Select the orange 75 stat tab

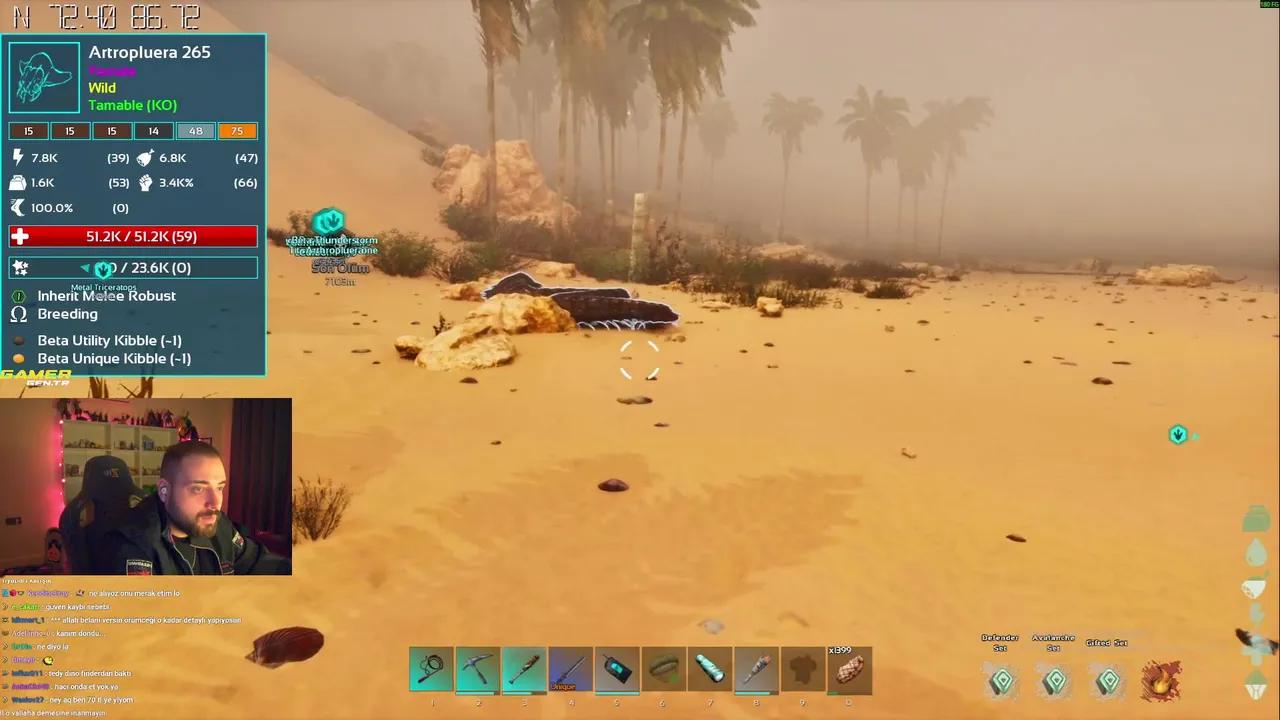point(237,131)
